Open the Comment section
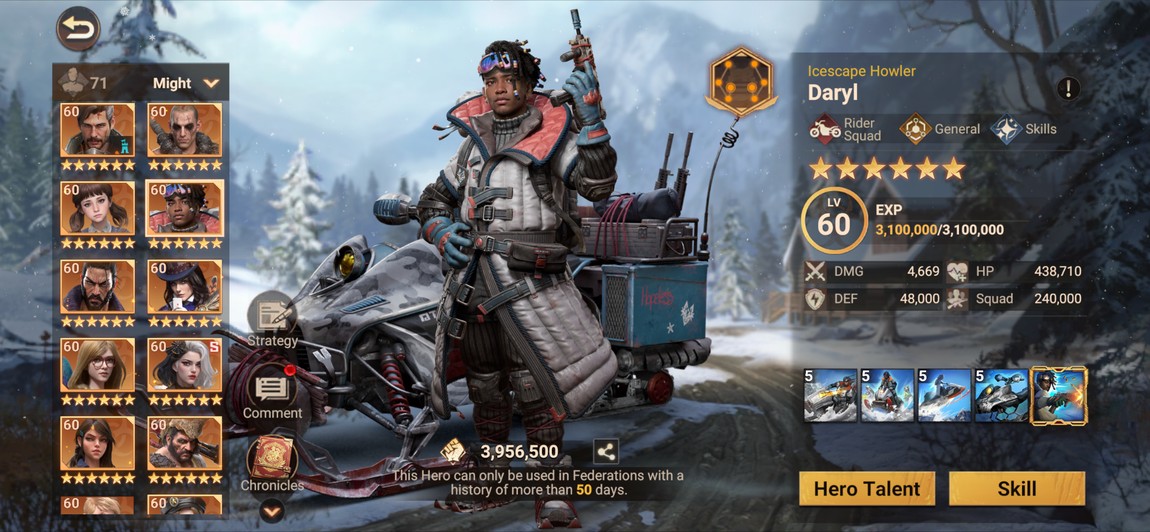 click(x=272, y=393)
